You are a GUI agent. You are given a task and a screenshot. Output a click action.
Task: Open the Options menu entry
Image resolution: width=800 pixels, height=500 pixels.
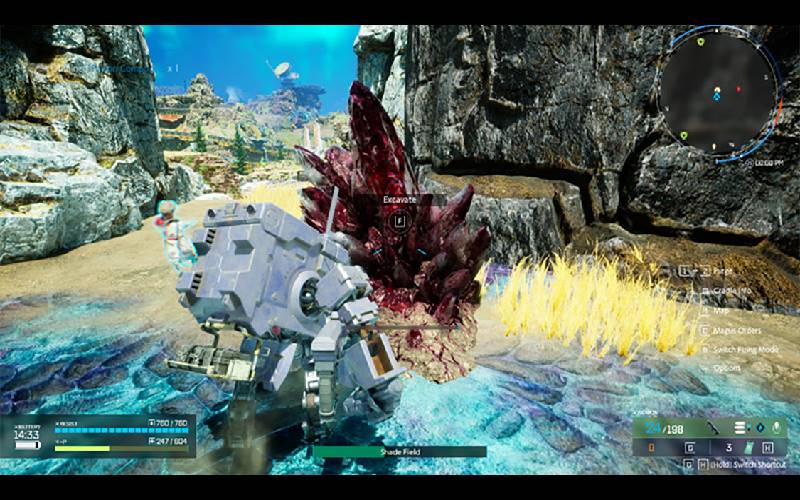click(x=728, y=369)
